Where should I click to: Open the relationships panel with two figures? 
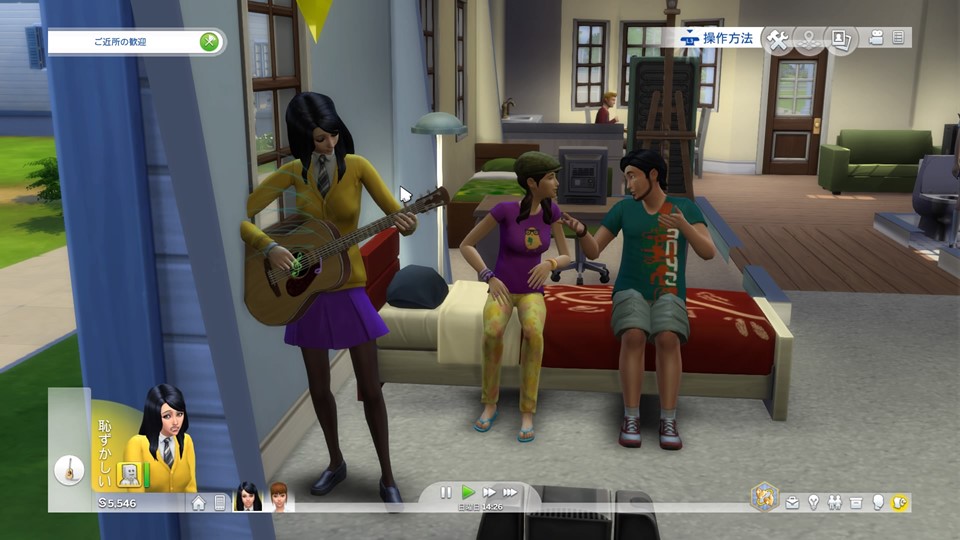point(833,502)
